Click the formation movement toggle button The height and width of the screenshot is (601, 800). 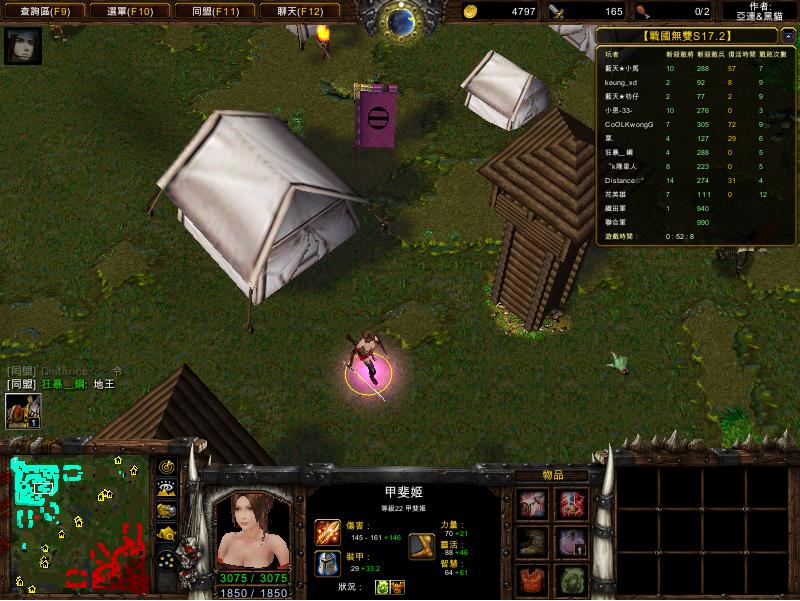[166, 560]
